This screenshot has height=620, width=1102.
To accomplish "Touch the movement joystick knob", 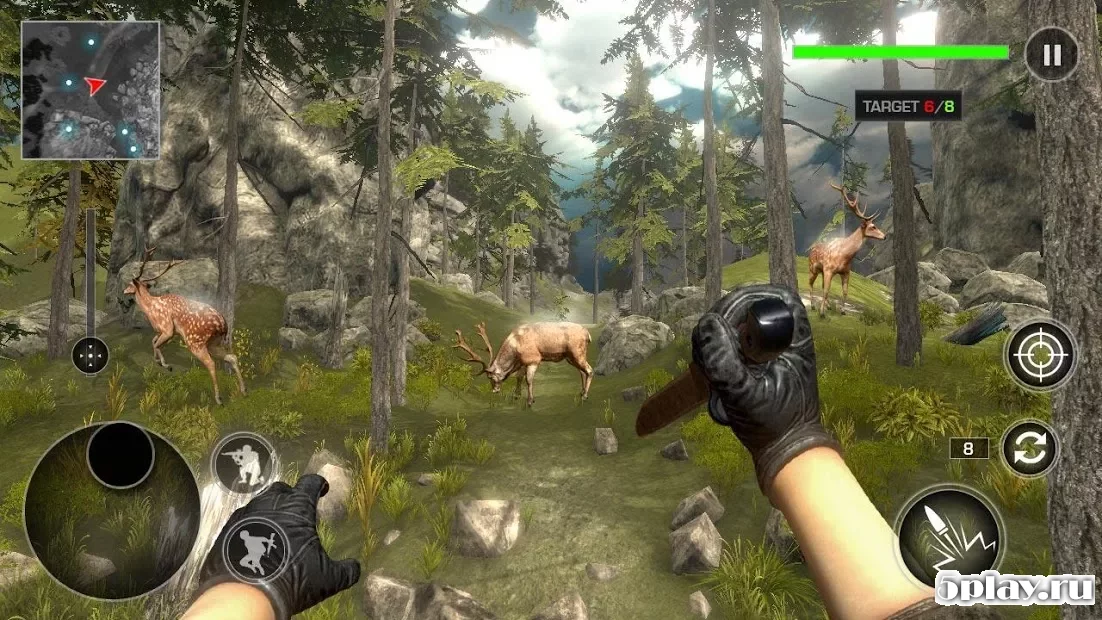I will pos(120,455).
